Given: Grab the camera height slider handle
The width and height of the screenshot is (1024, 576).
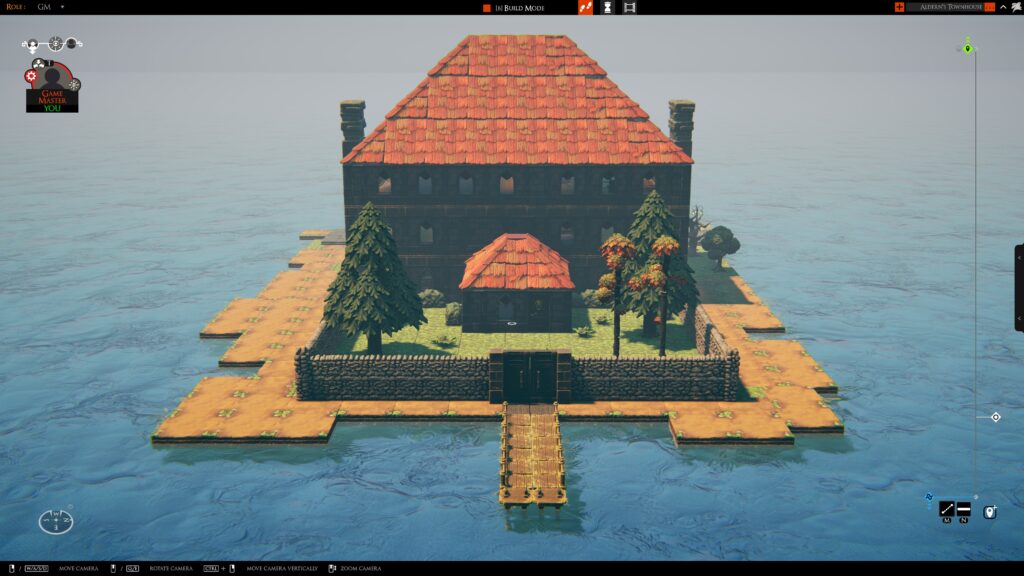Looking at the screenshot, I should pyautogui.click(x=995, y=417).
